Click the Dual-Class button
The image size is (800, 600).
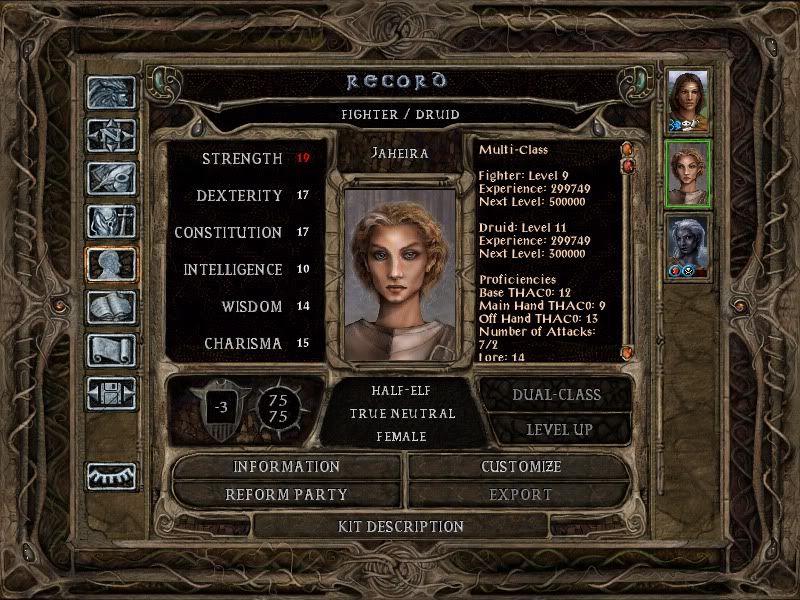coord(556,395)
